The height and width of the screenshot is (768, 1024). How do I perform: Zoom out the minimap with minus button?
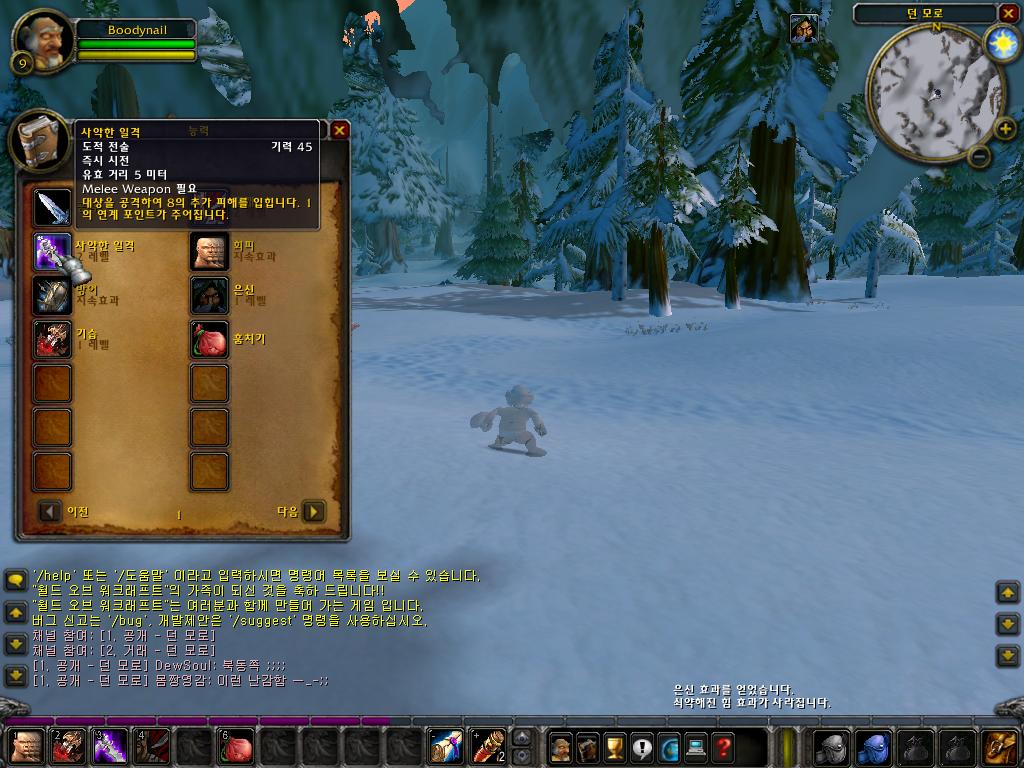tap(980, 155)
